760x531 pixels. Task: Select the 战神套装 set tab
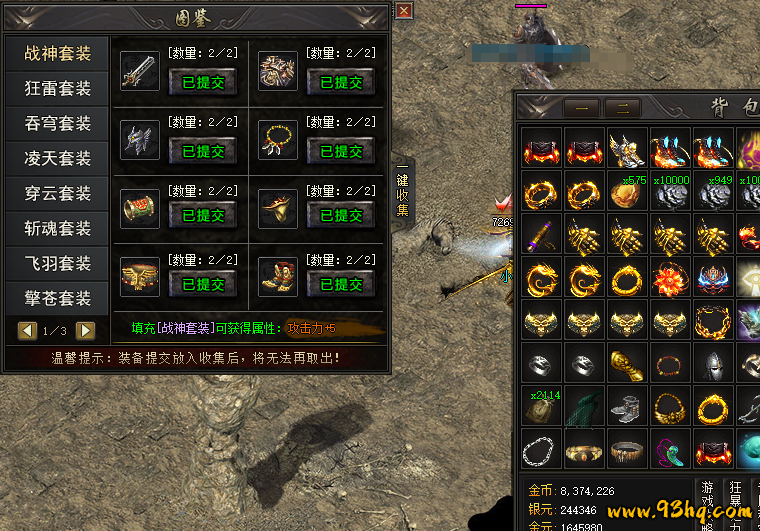[x=58, y=53]
